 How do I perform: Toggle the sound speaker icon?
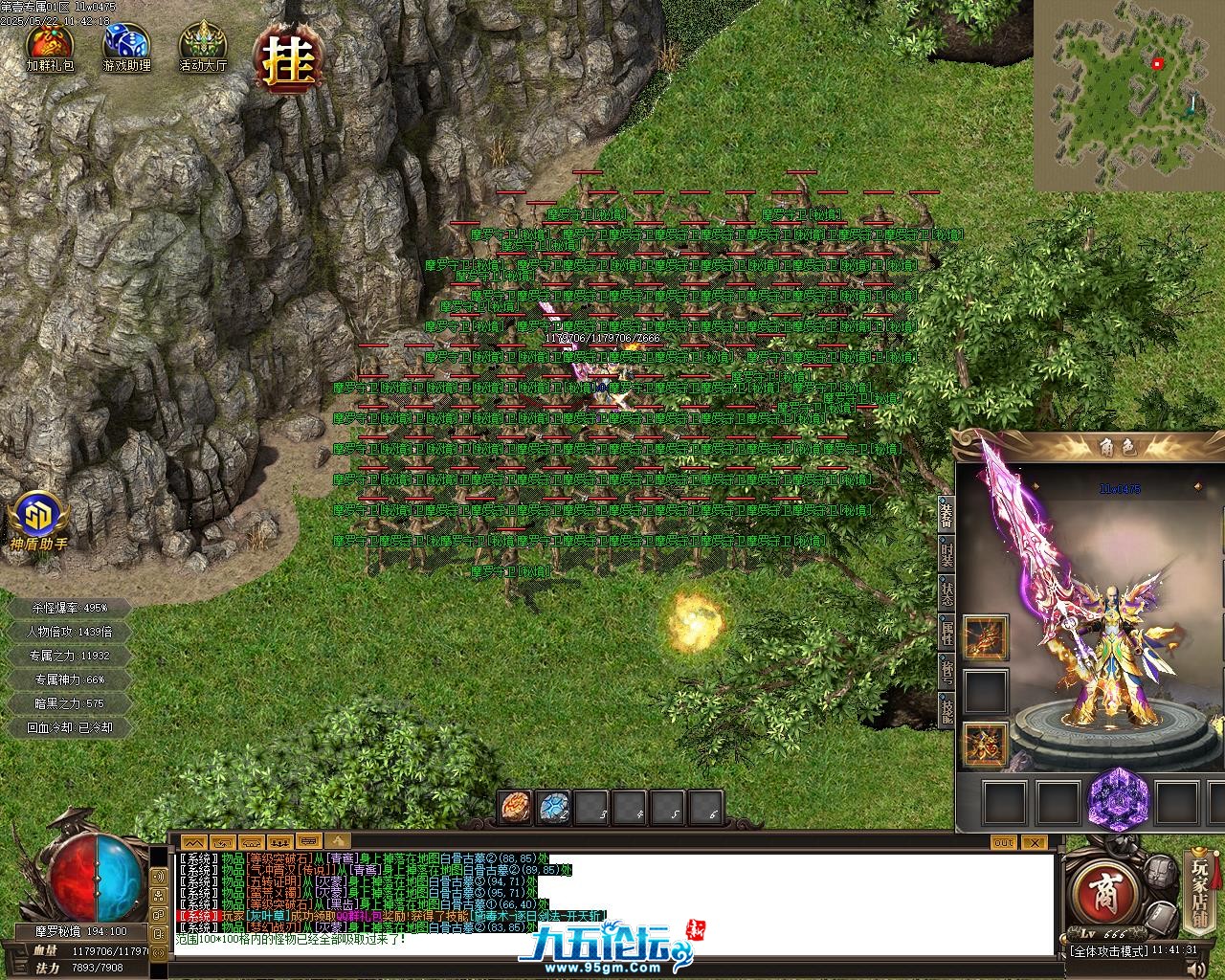point(156,877)
